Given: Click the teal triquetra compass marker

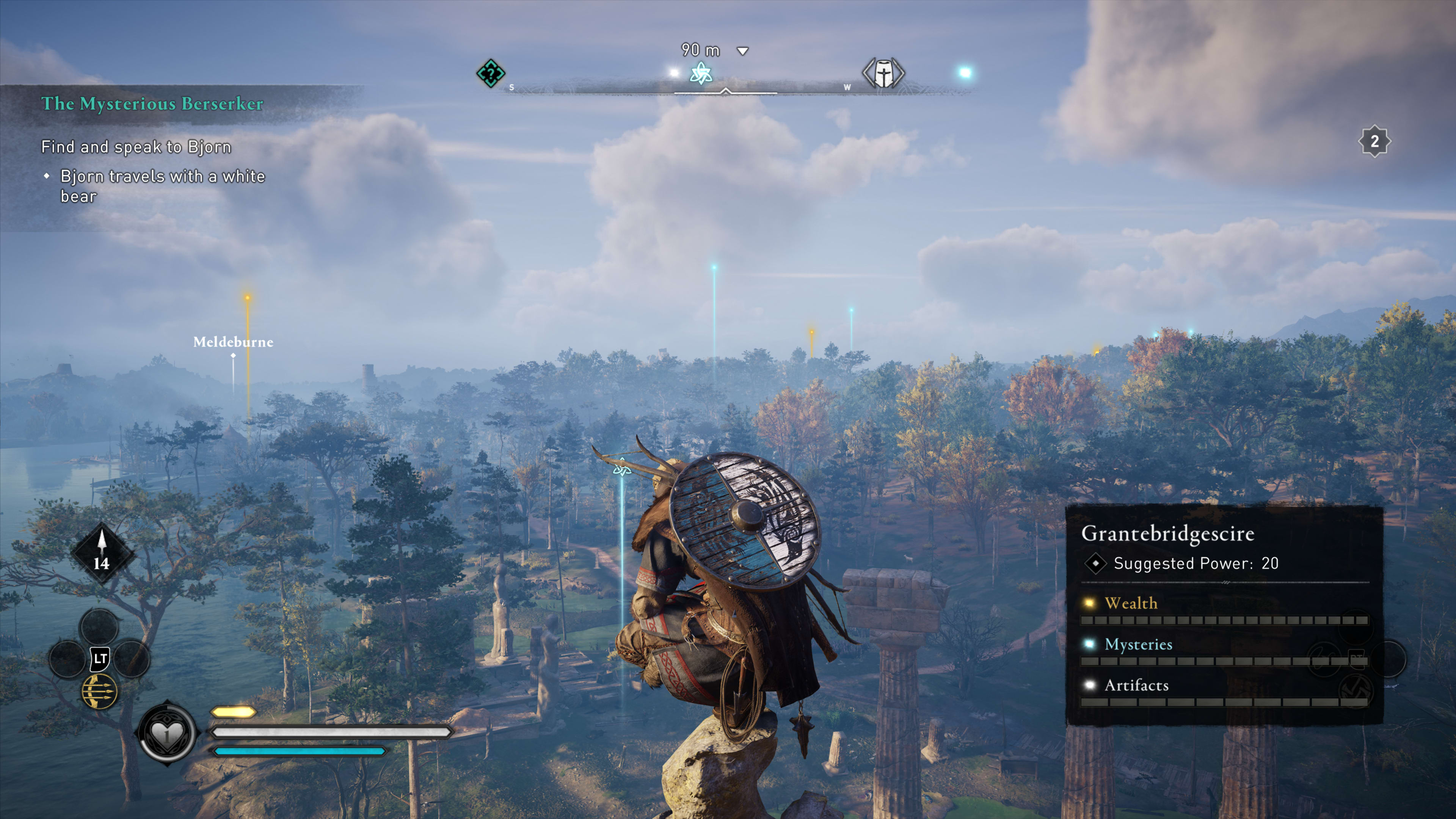Looking at the screenshot, I should (701, 74).
